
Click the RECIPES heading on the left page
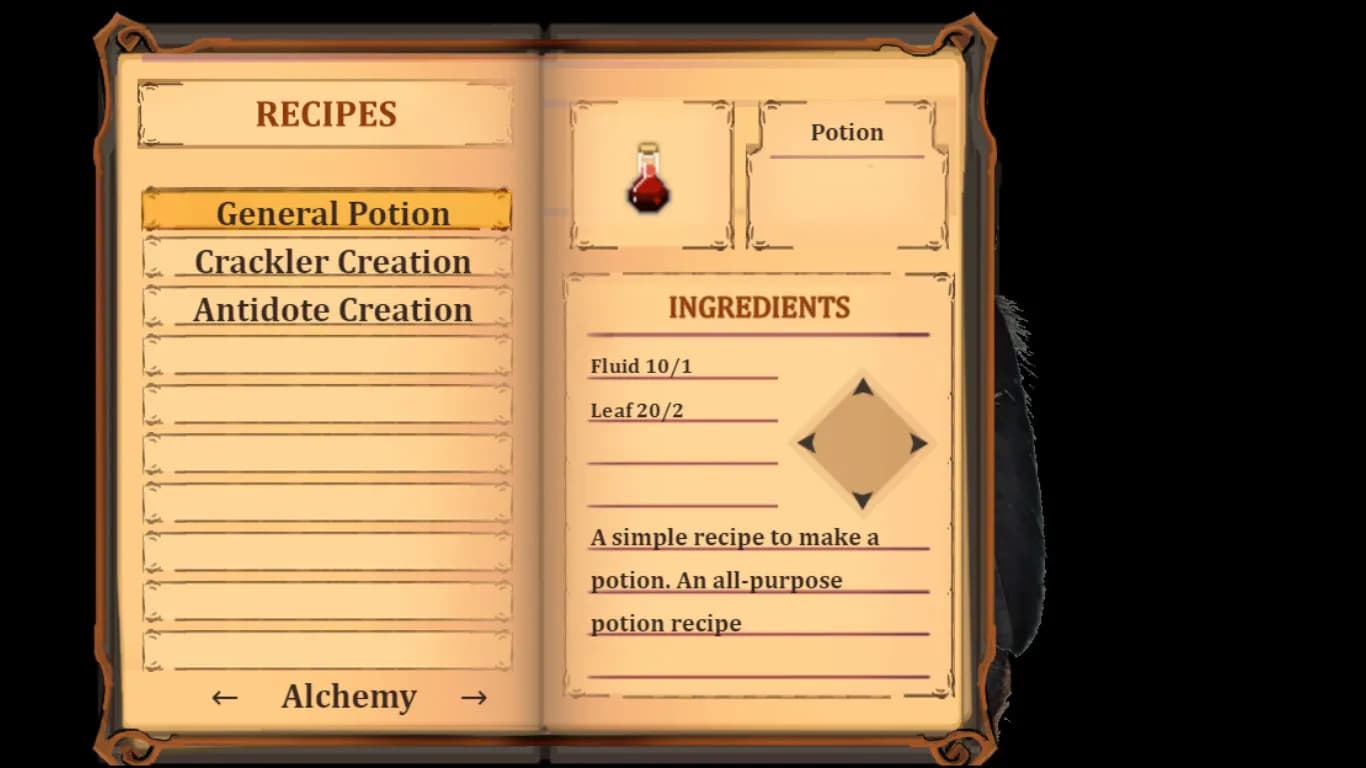(324, 113)
